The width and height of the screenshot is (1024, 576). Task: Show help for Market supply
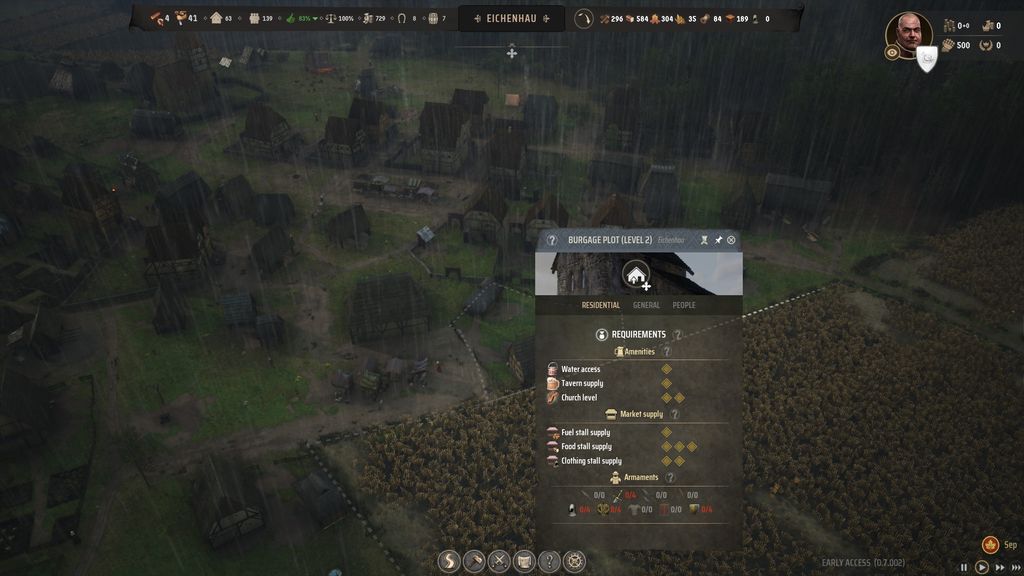[x=674, y=414]
